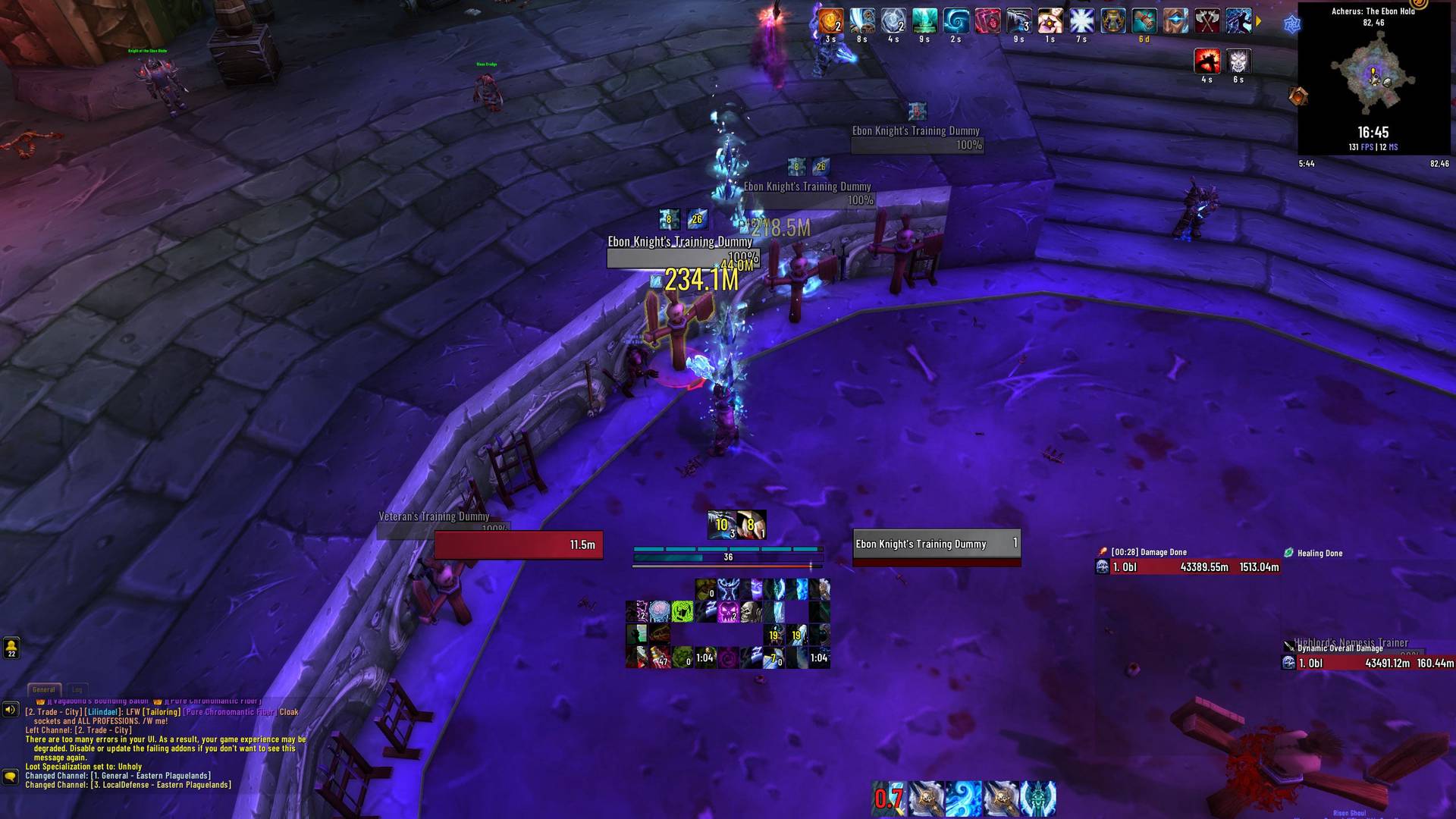Click the skull debuff with 6 s timer
1456x819 pixels.
pyautogui.click(x=1238, y=59)
